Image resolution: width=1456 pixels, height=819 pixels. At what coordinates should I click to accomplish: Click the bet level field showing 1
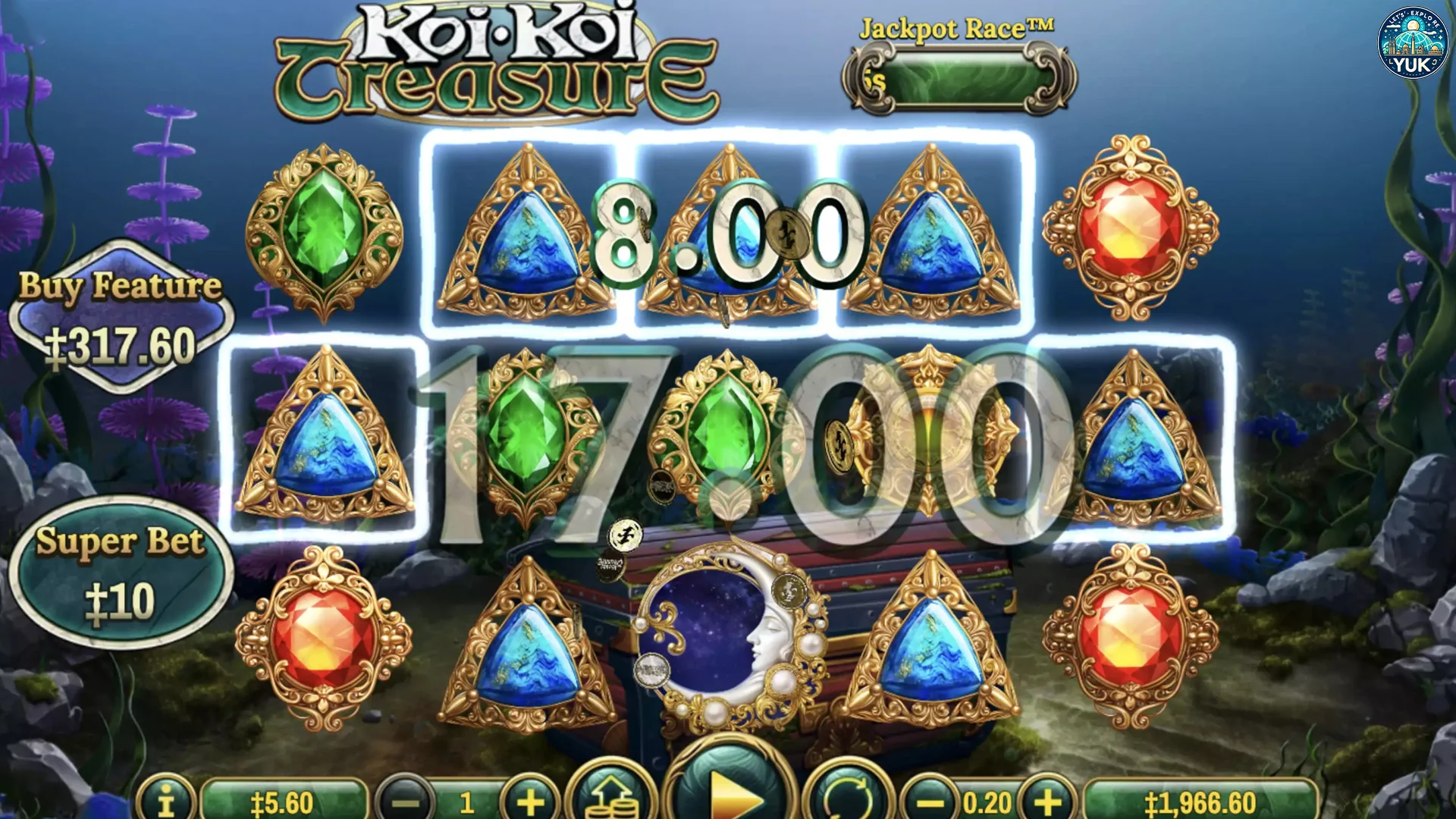(x=469, y=798)
